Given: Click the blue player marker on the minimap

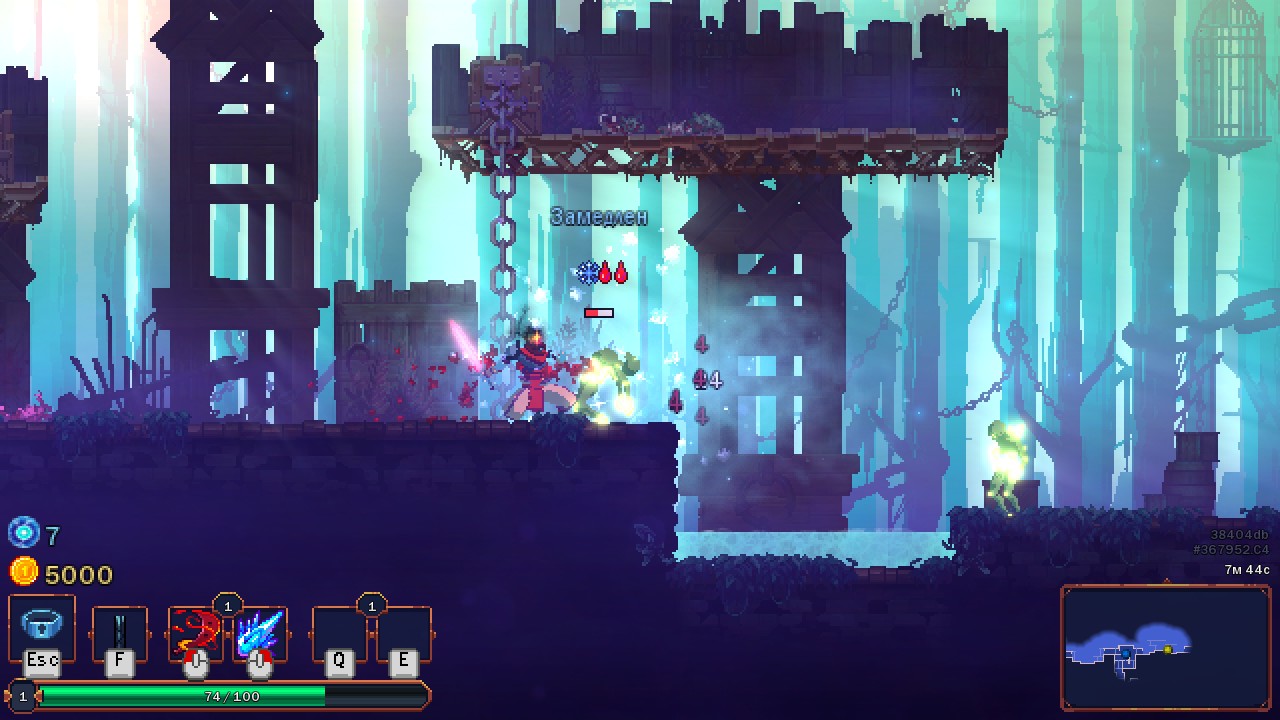Looking at the screenshot, I should 1126,654.
